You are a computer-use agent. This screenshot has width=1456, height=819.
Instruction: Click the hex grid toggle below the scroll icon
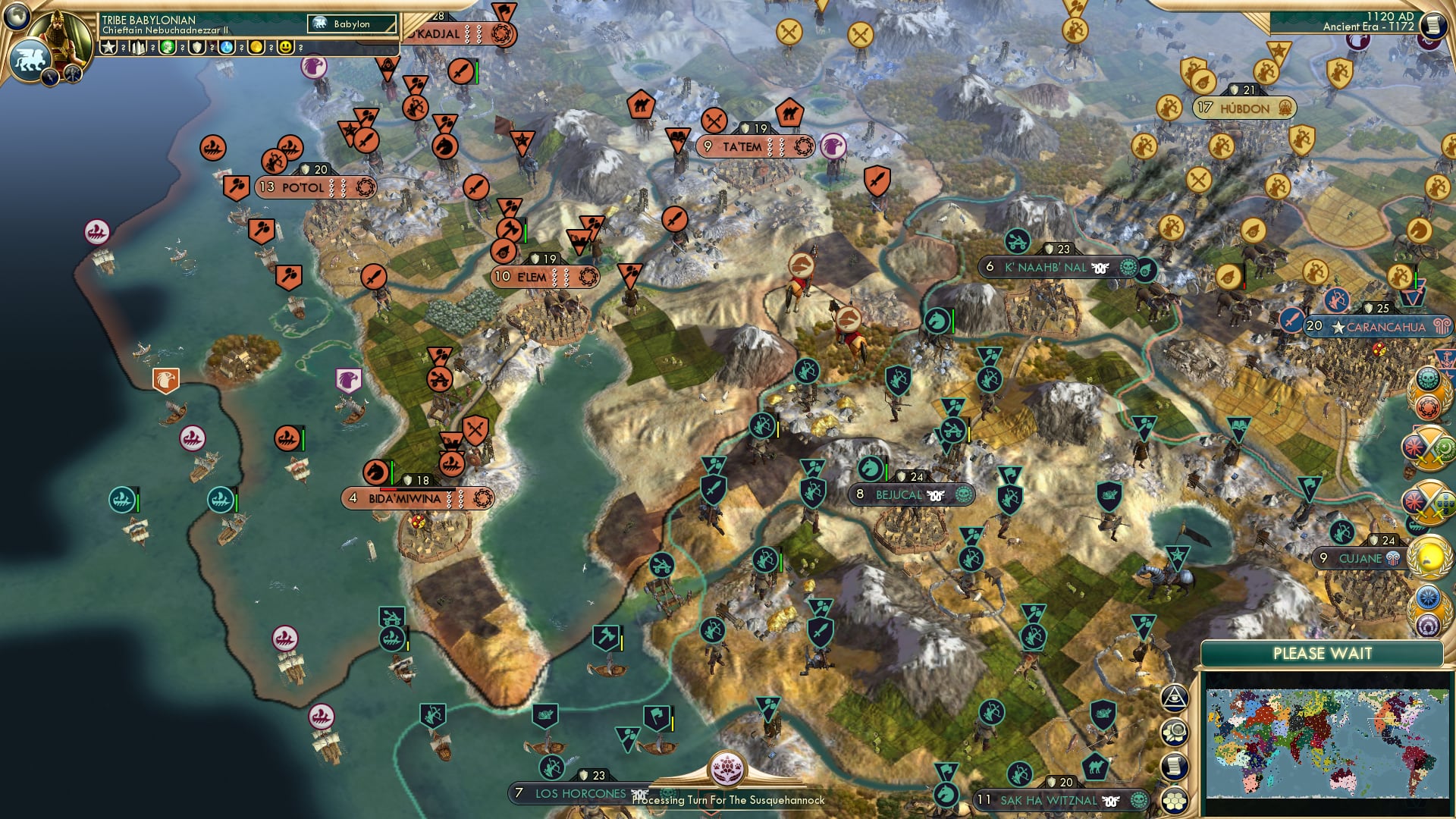coord(1175,801)
